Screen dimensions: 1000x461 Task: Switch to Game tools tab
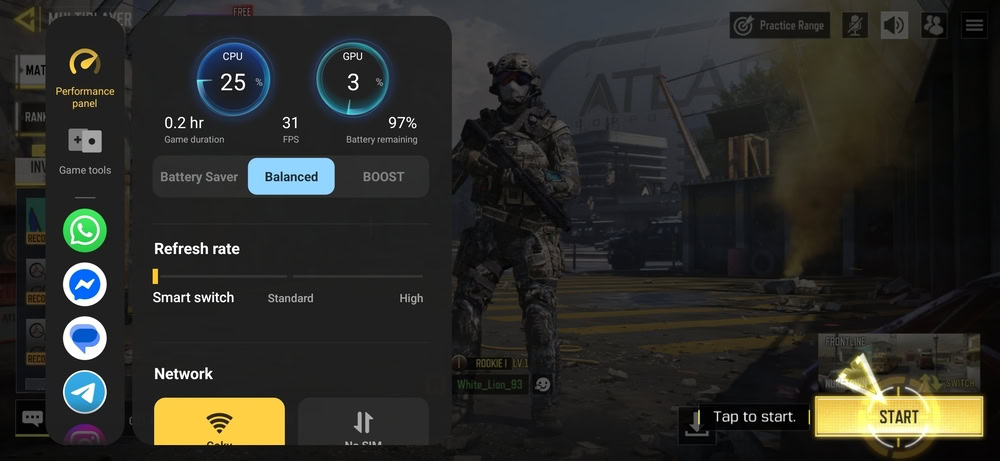pyautogui.click(x=85, y=151)
